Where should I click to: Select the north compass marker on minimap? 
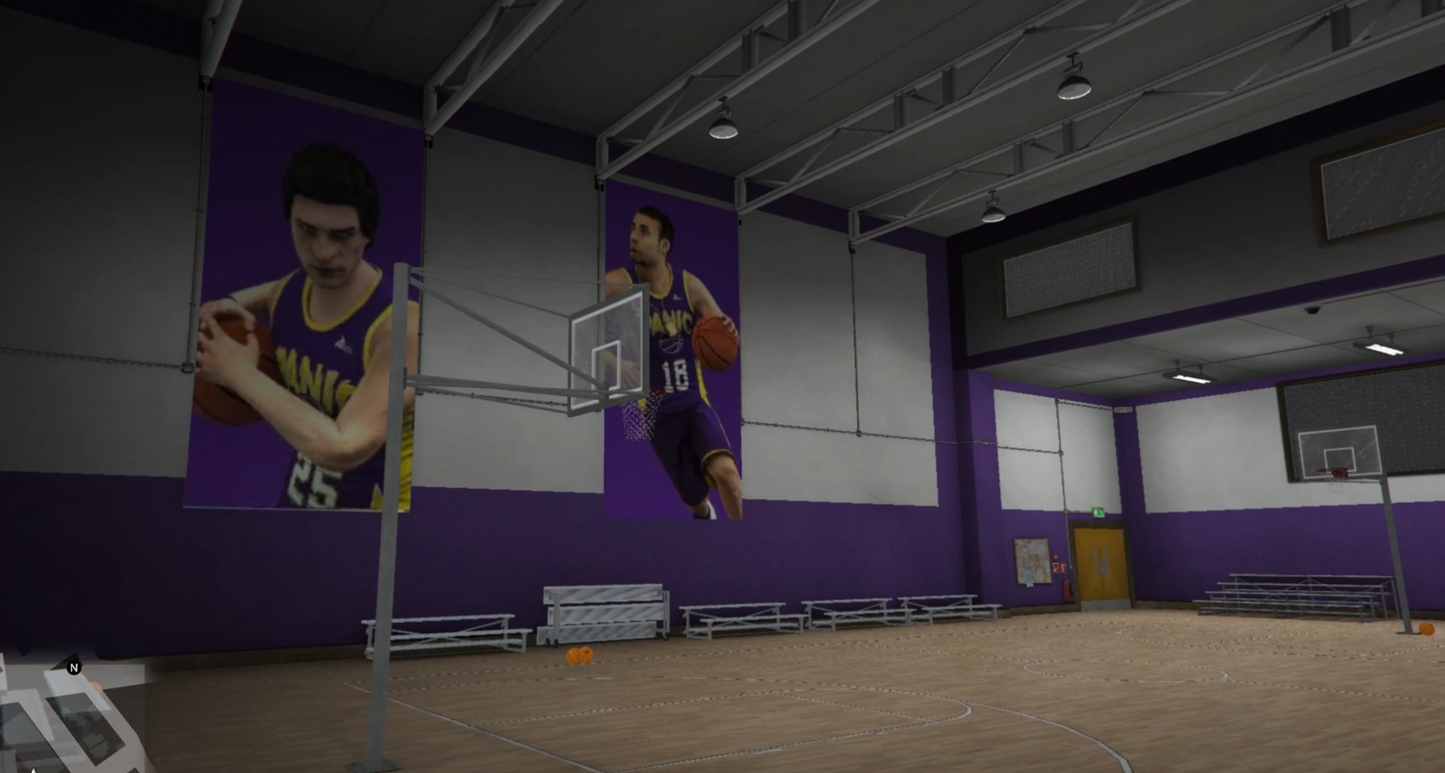pos(73,667)
